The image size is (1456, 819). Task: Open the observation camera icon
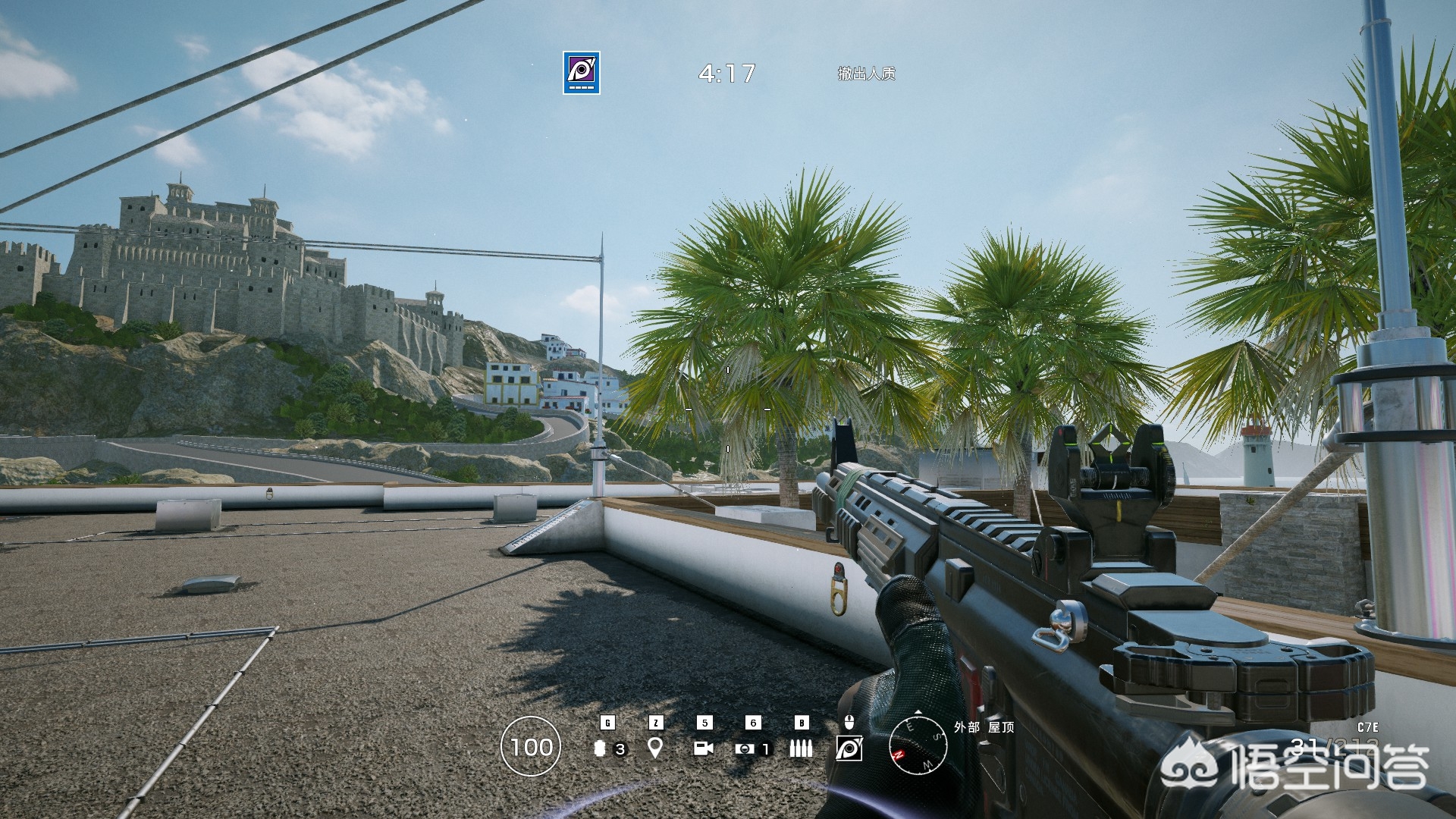point(704,748)
